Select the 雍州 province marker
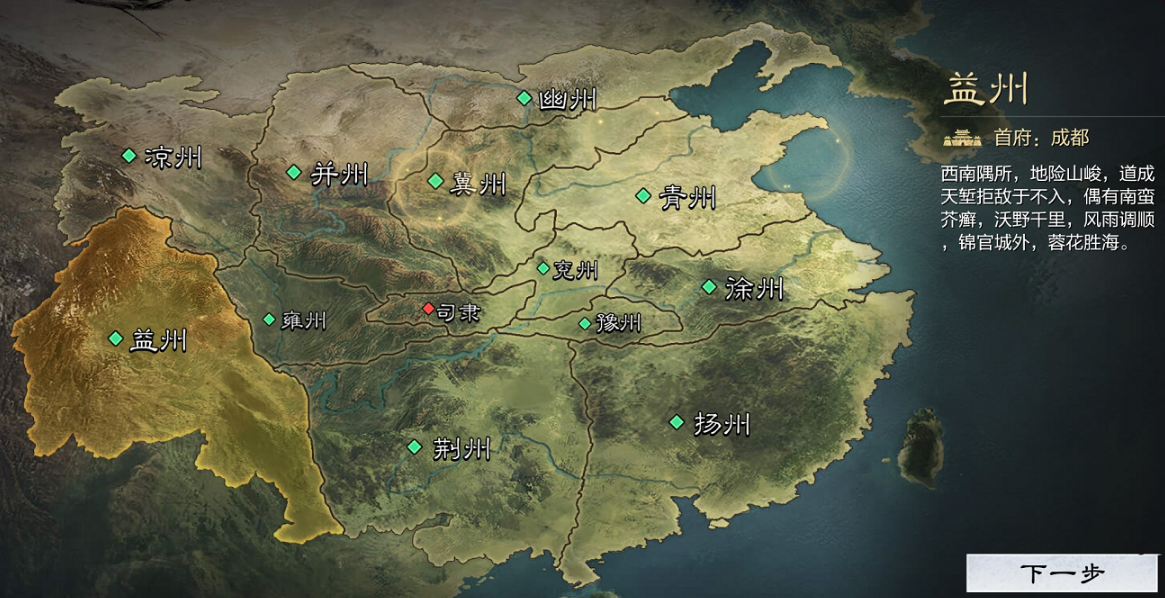The width and height of the screenshot is (1165, 598). [x=269, y=319]
